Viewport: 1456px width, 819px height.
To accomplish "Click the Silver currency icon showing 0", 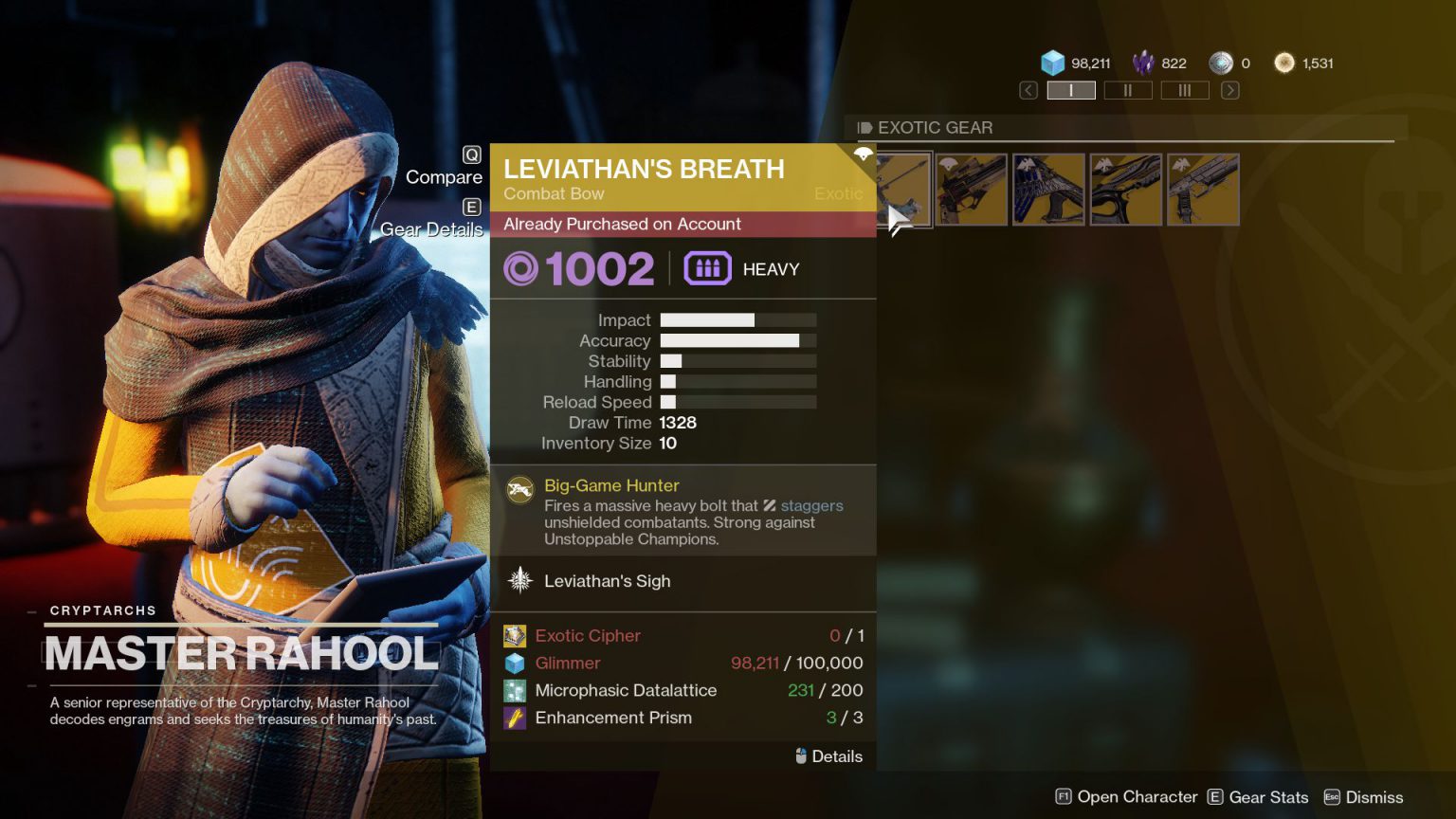I will [1220, 63].
